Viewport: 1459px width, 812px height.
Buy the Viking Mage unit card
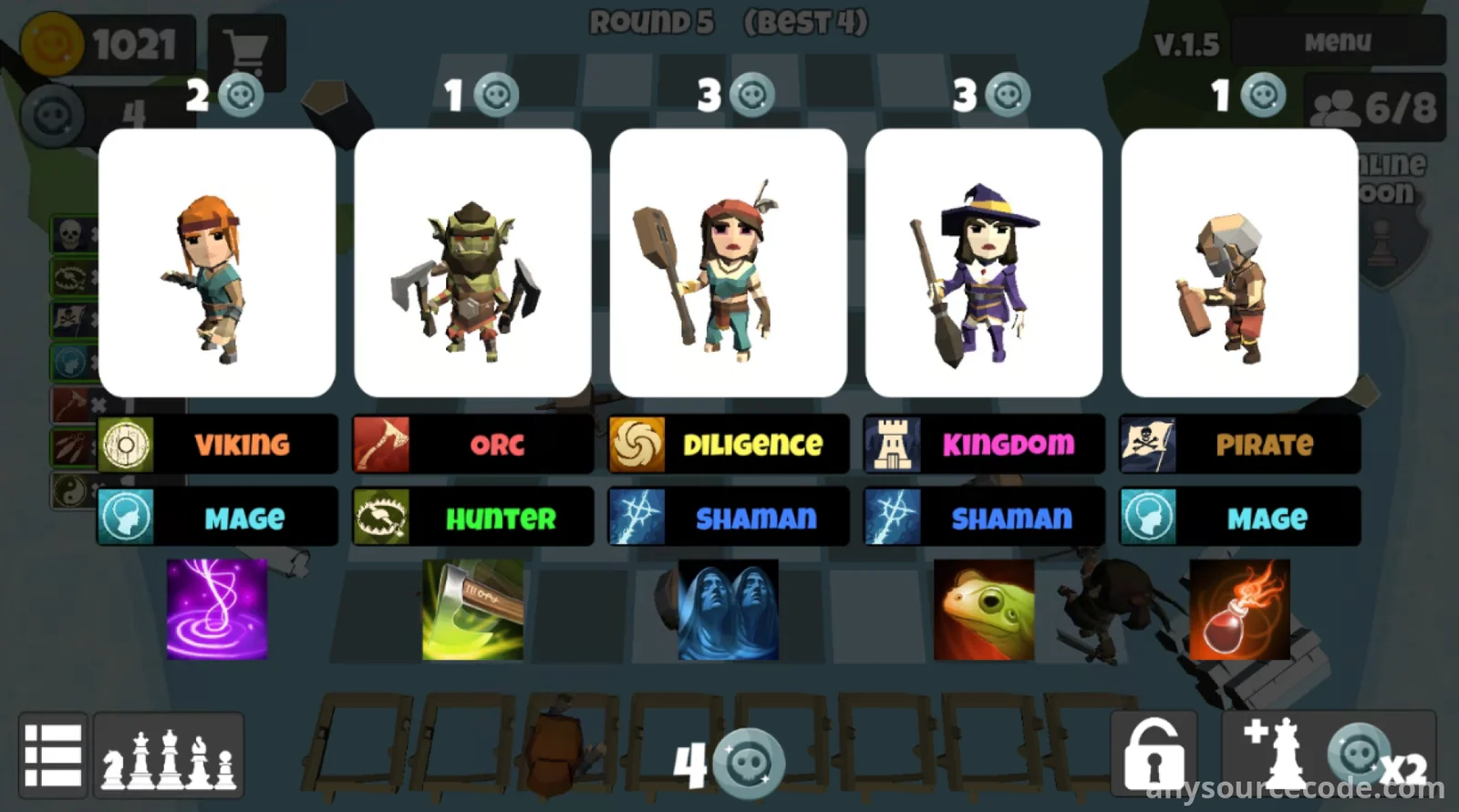click(x=217, y=262)
